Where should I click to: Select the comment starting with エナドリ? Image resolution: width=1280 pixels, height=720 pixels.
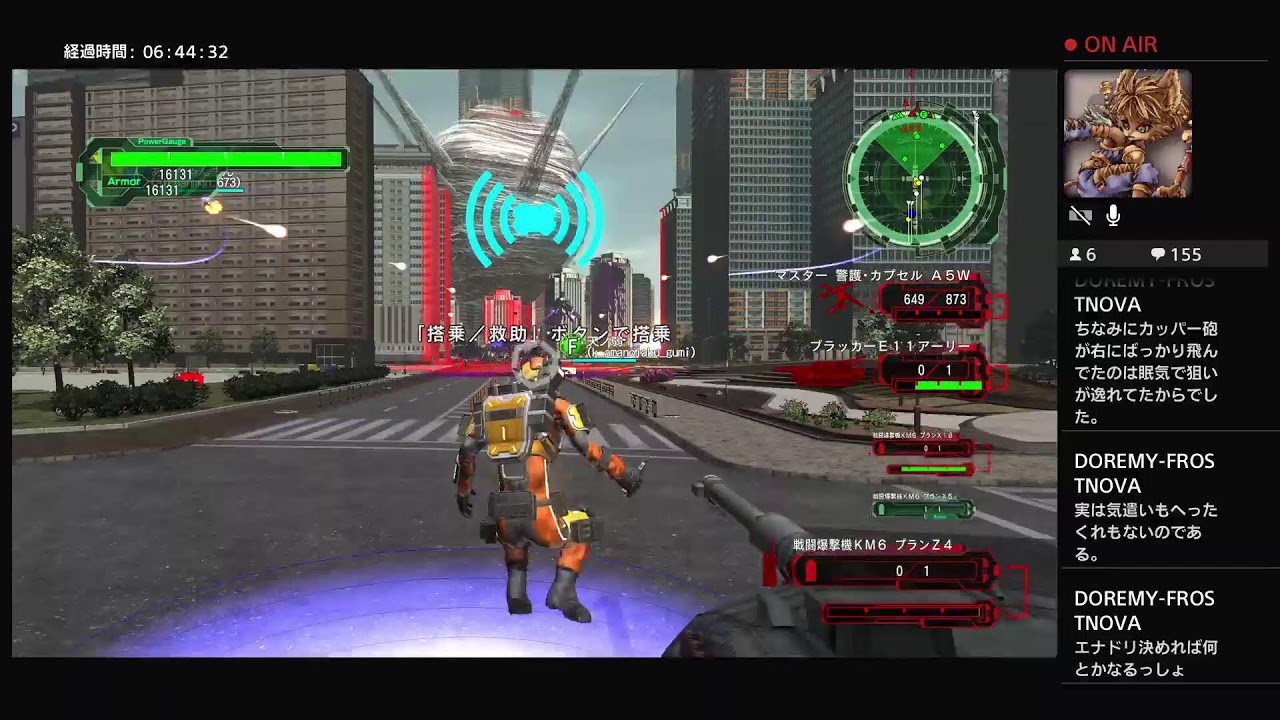pyautogui.click(x=1146, y=634)
